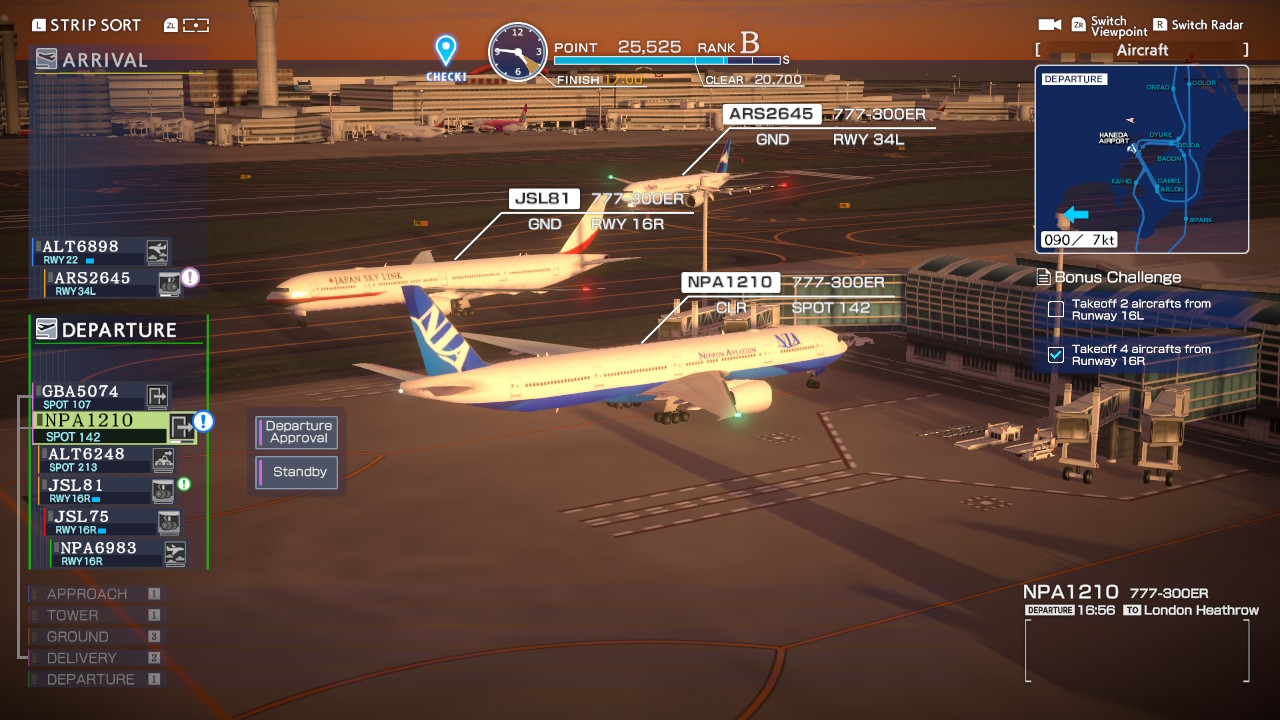The image size is (1280, 720).
Task: Select the pushback icon beside NPA1210
Action: point(180,424)
